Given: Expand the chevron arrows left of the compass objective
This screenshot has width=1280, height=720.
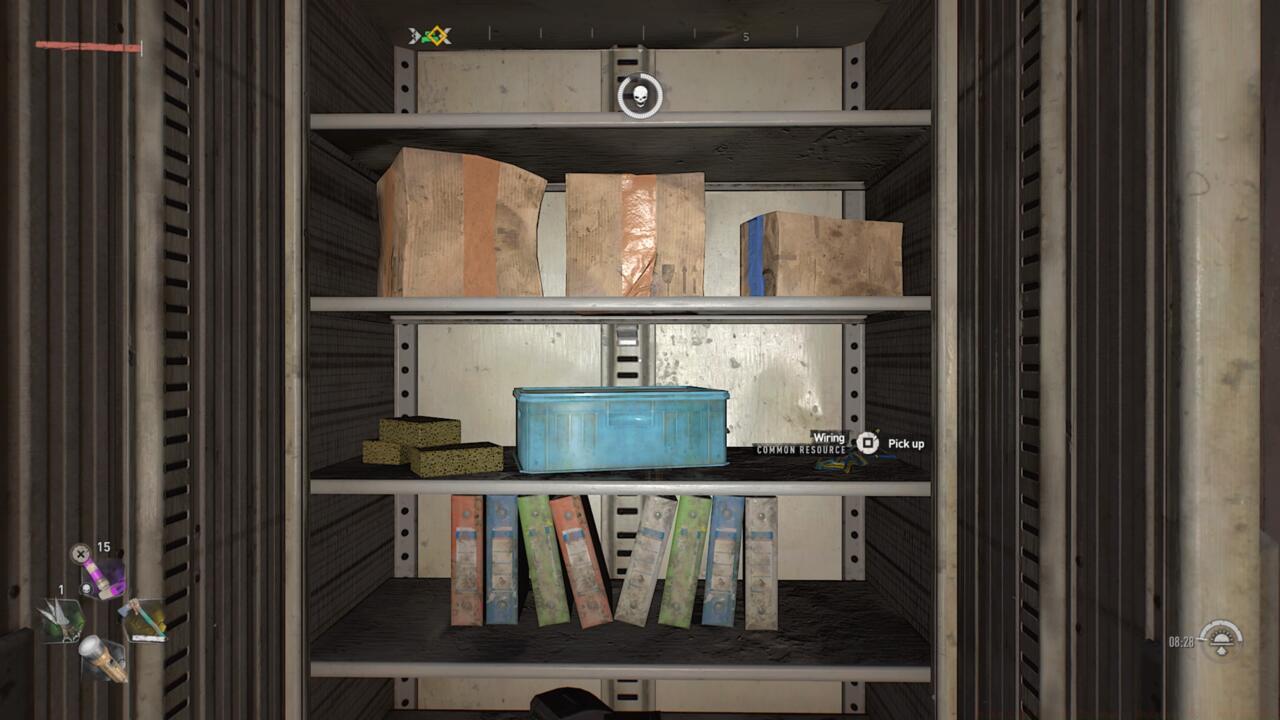Looking at the screenshot, I should coord(411,34).
